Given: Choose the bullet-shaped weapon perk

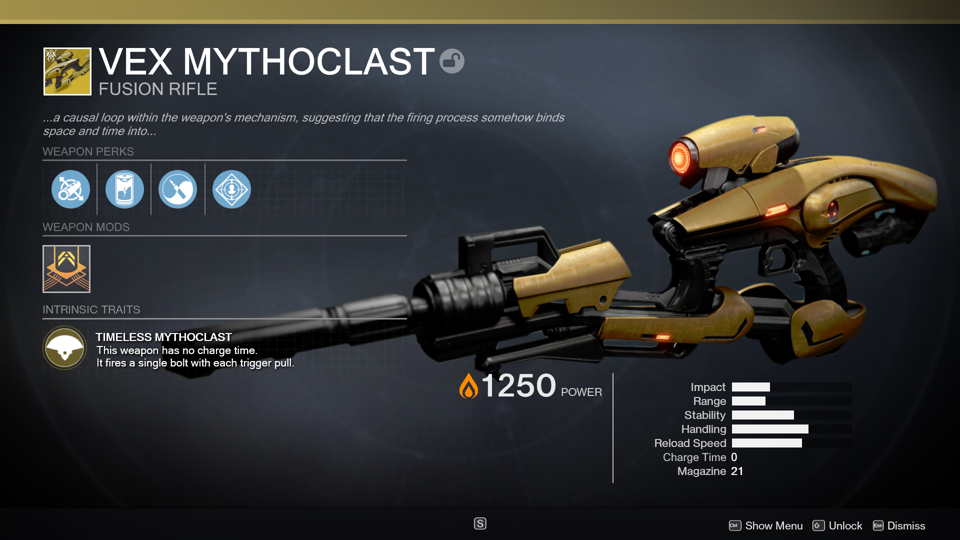Looking at the screenshot, I should point(178,189).
